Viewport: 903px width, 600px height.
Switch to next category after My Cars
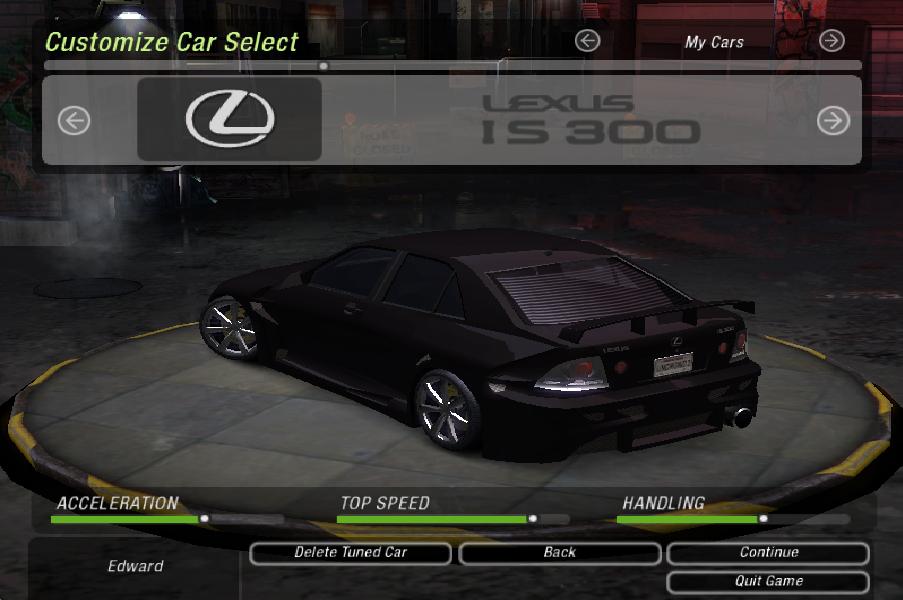[x=831, y=41]
